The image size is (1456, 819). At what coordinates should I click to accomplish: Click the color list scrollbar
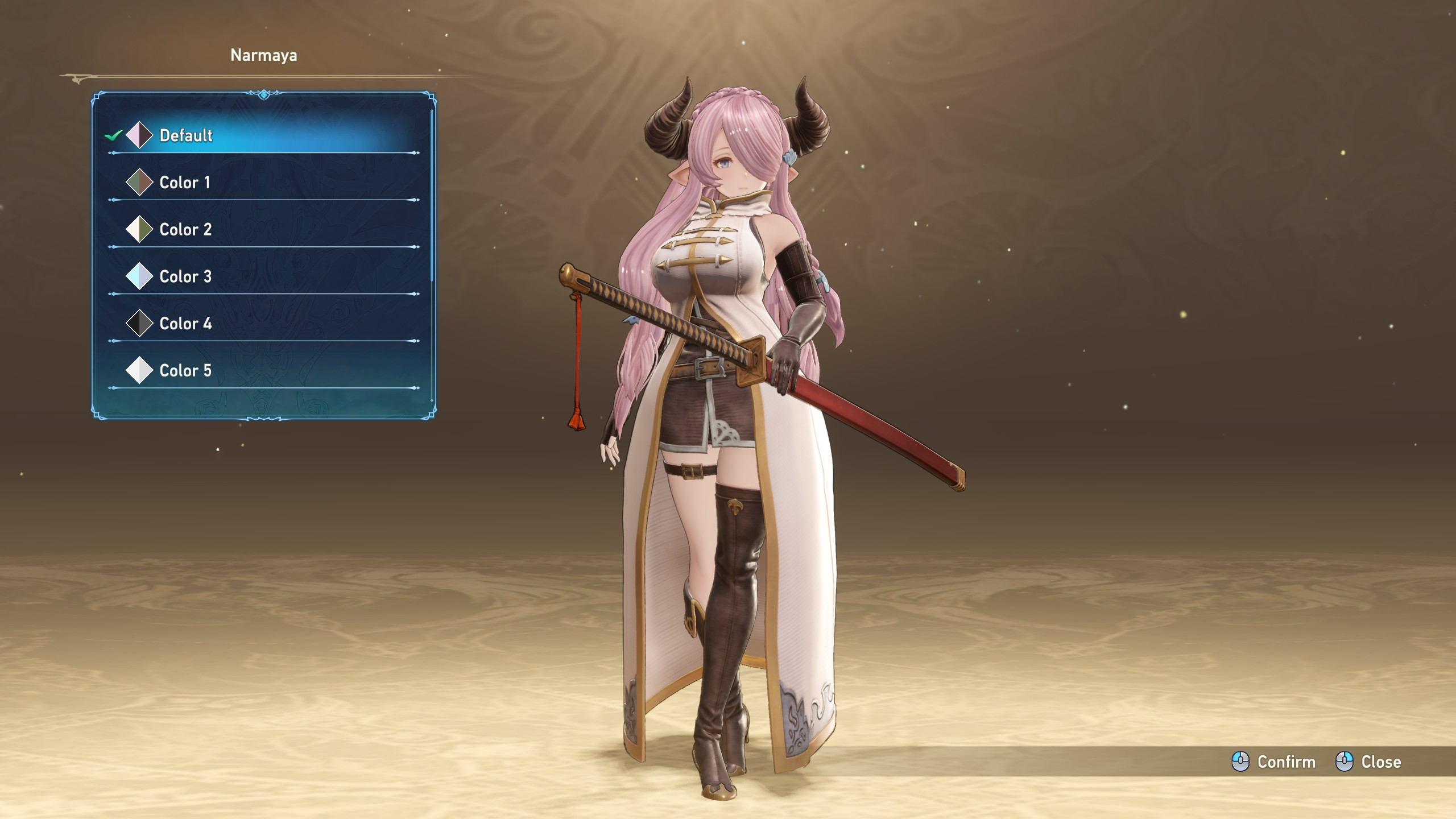pos(432,193)
